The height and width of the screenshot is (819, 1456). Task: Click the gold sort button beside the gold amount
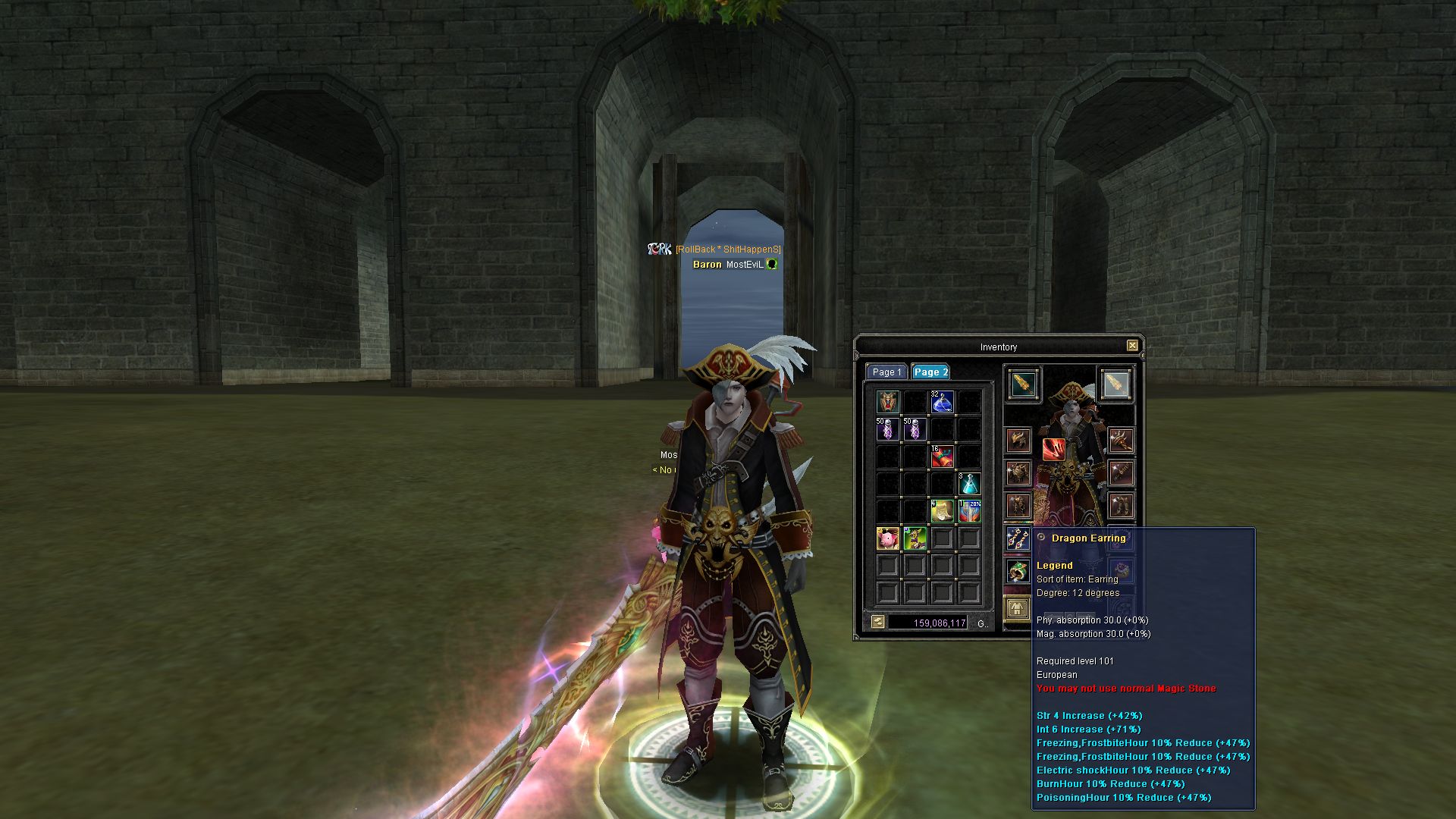click(x=877, y=622)
